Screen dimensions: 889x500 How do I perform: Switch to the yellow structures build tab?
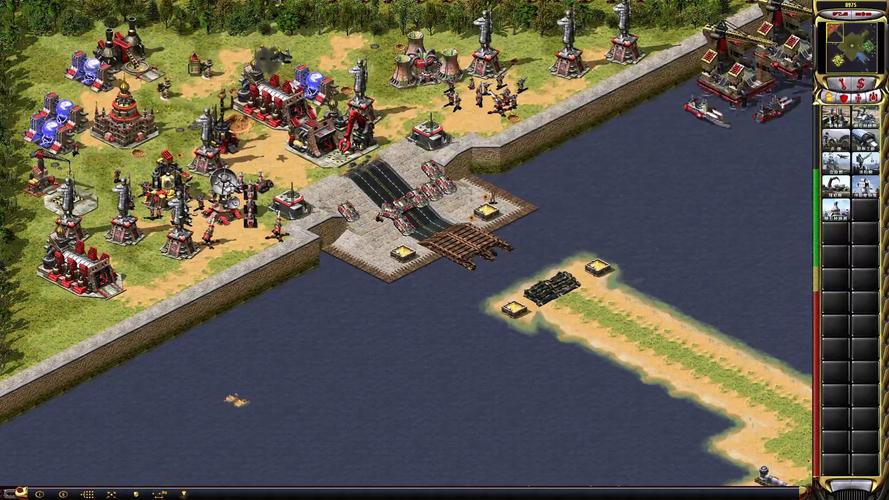(829, 97)
